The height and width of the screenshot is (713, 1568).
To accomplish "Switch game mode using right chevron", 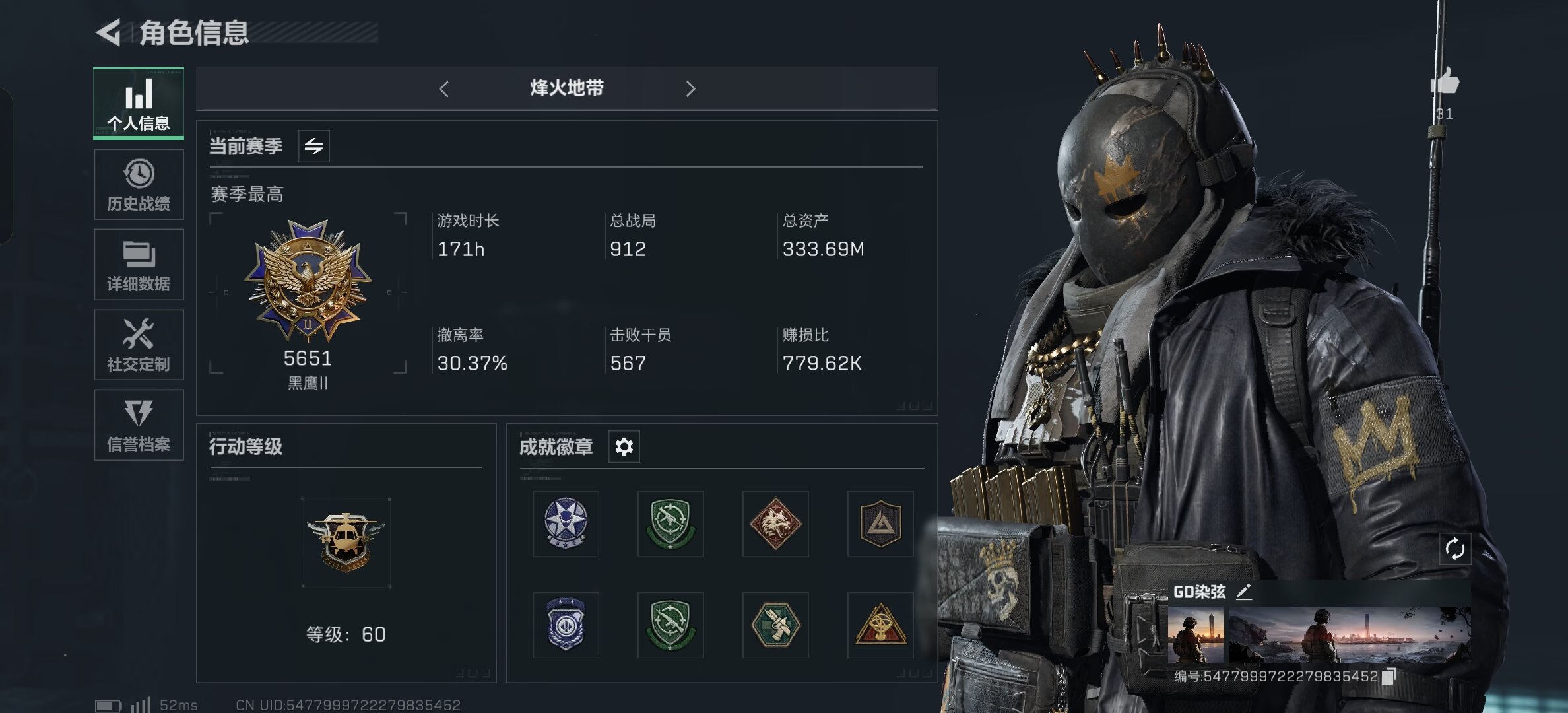I will pos(691,88).
